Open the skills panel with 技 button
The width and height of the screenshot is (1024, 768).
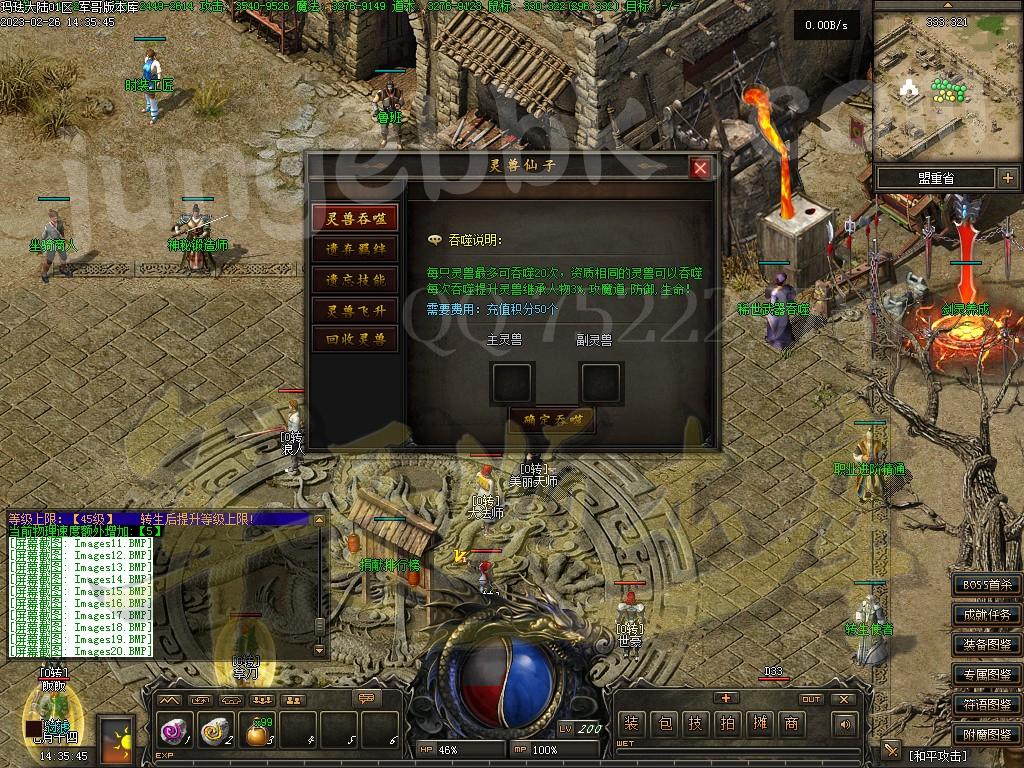696,724
